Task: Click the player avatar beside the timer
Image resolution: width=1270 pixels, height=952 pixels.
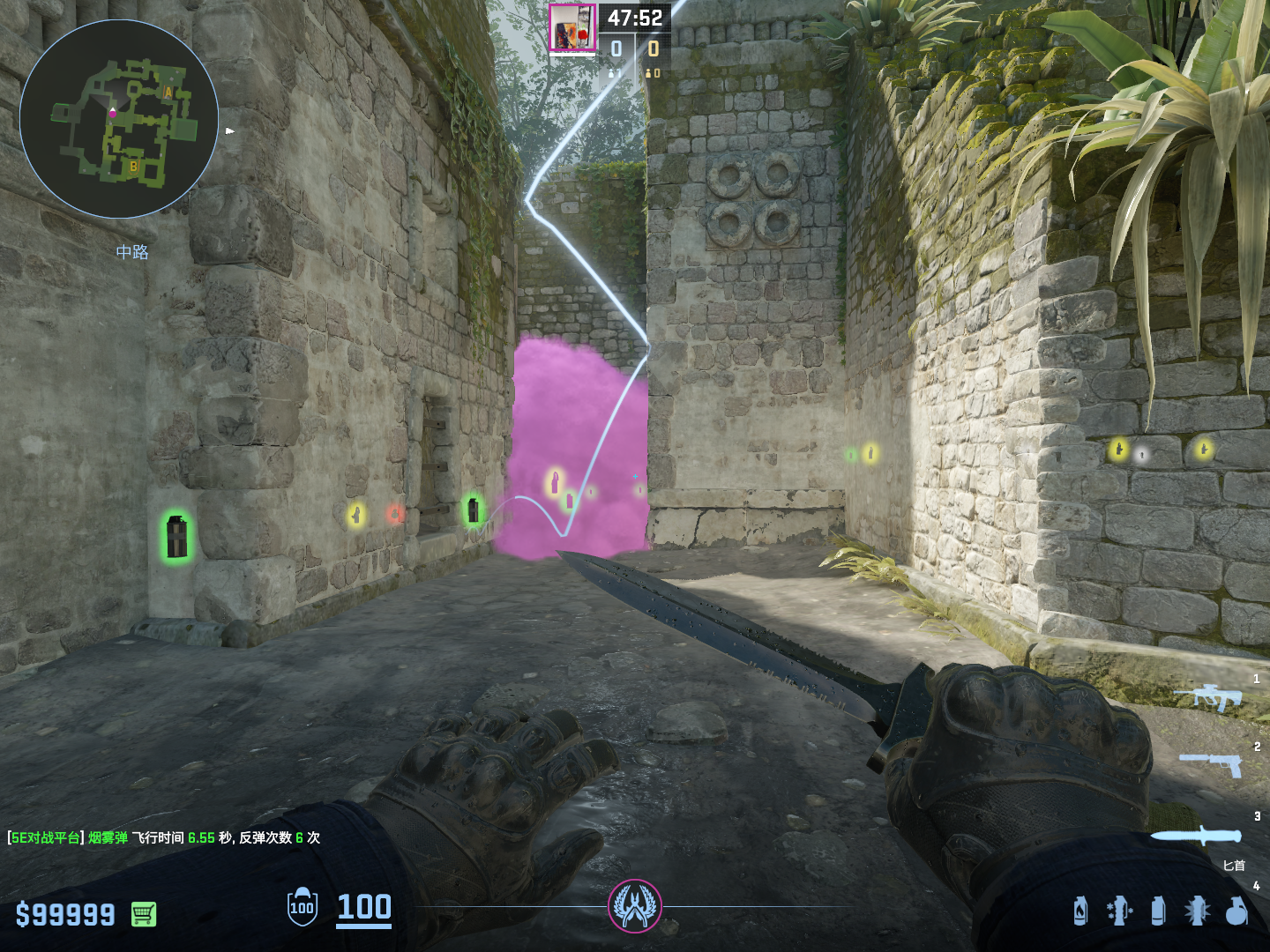Action: 572,27
